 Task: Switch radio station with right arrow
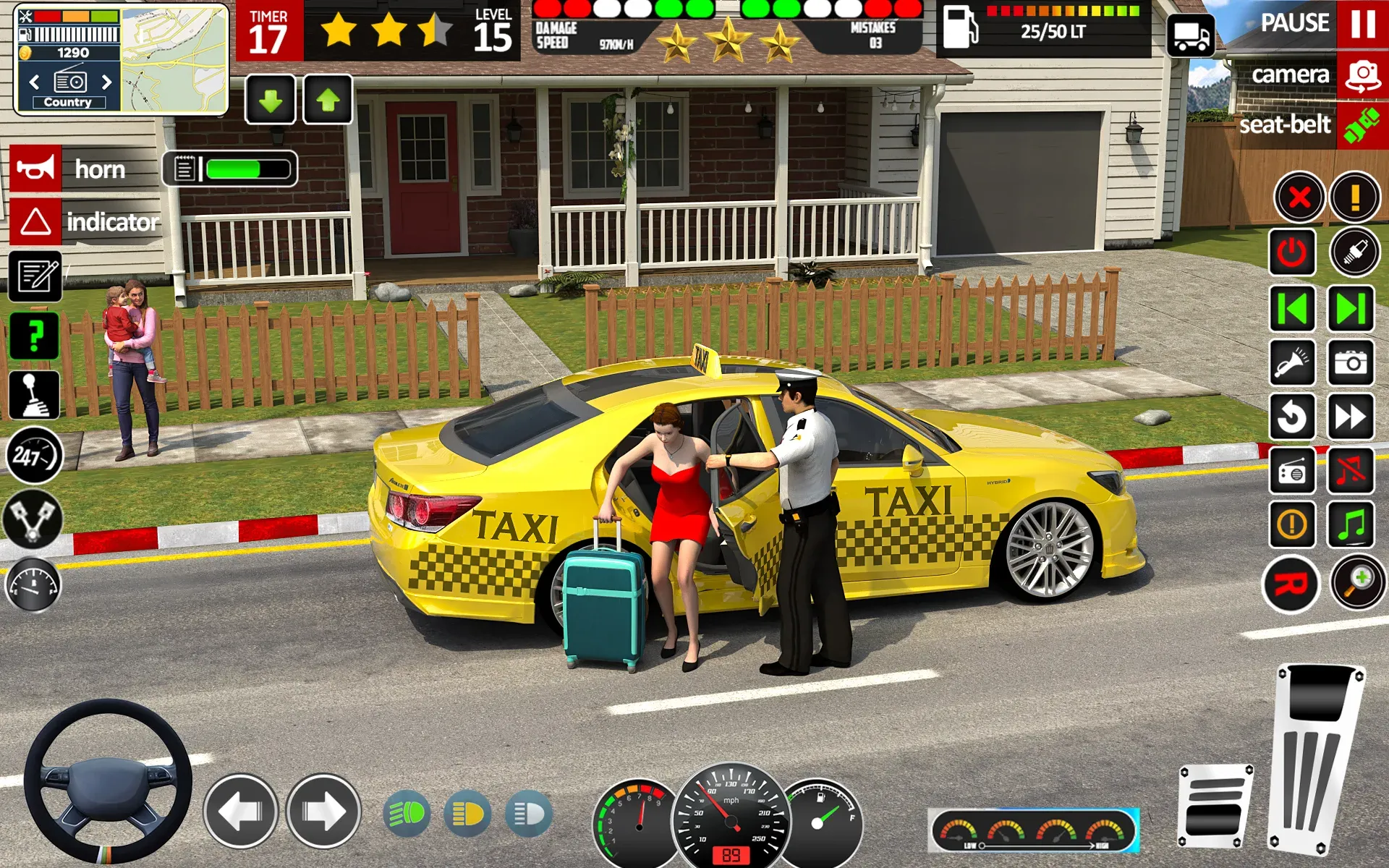107,82
